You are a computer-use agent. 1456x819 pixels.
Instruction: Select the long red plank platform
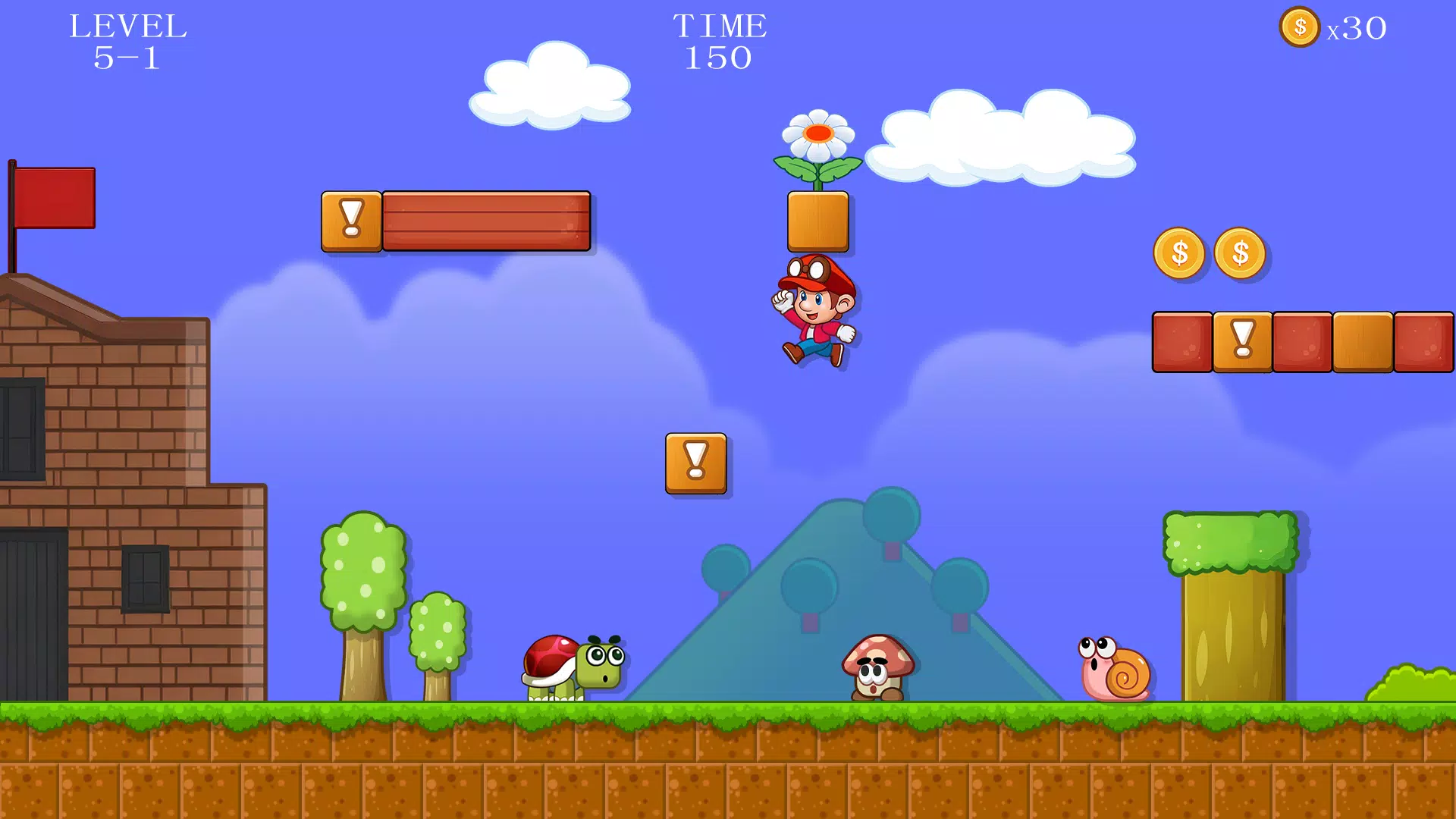click(x=485, y=221)
